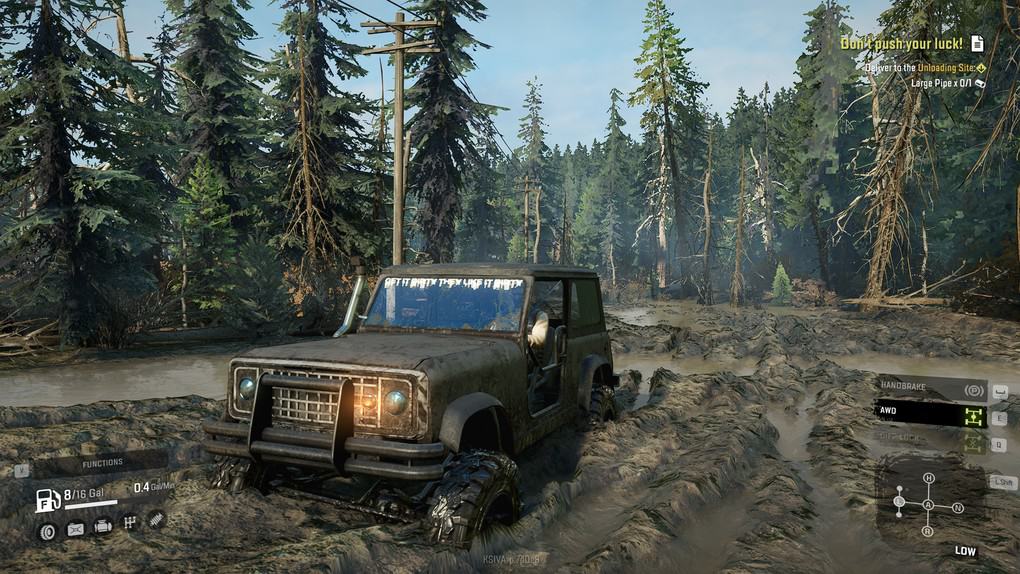Image resolution: width=1020 pixels, height=574 pixels.
Task: Click the Unloading Site marker icon
Action: click(981, 68)
